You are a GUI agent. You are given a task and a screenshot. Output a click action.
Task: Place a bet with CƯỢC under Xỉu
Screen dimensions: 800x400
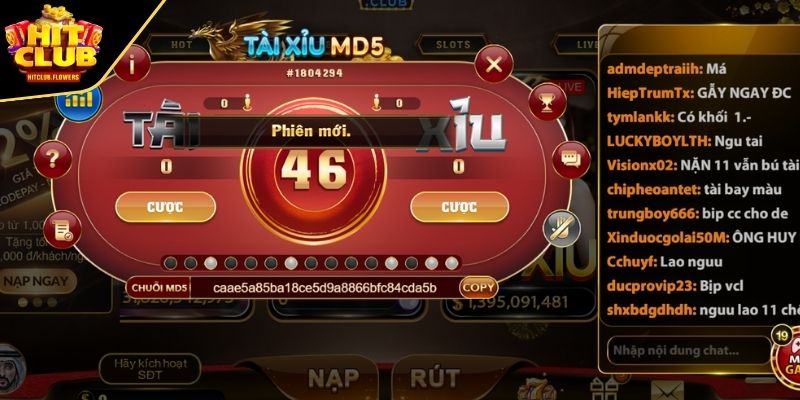458,207
